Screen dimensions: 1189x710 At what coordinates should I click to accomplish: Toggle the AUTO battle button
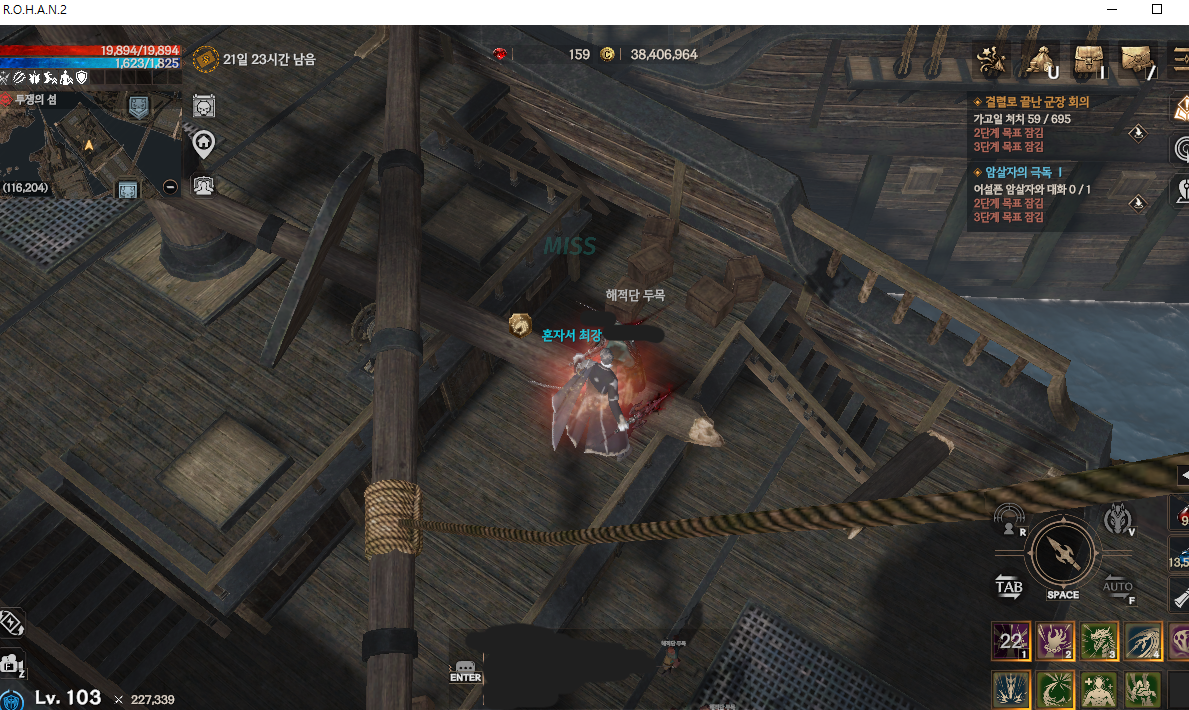click(x=1117, y=588)
